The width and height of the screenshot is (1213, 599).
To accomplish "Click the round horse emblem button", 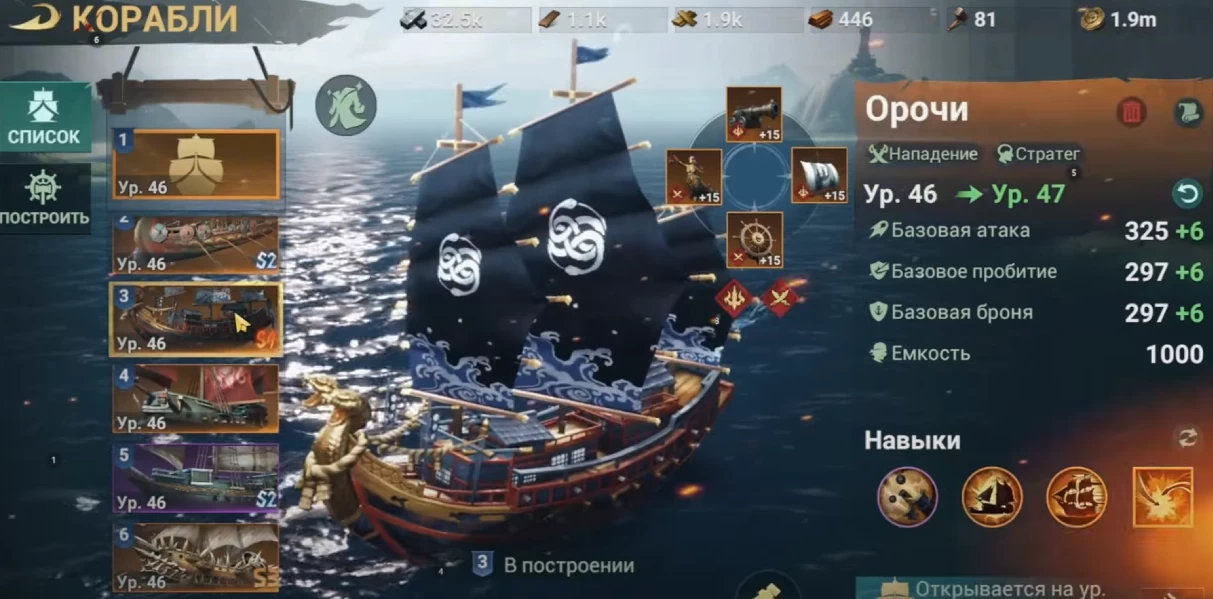I will [346, 106].
